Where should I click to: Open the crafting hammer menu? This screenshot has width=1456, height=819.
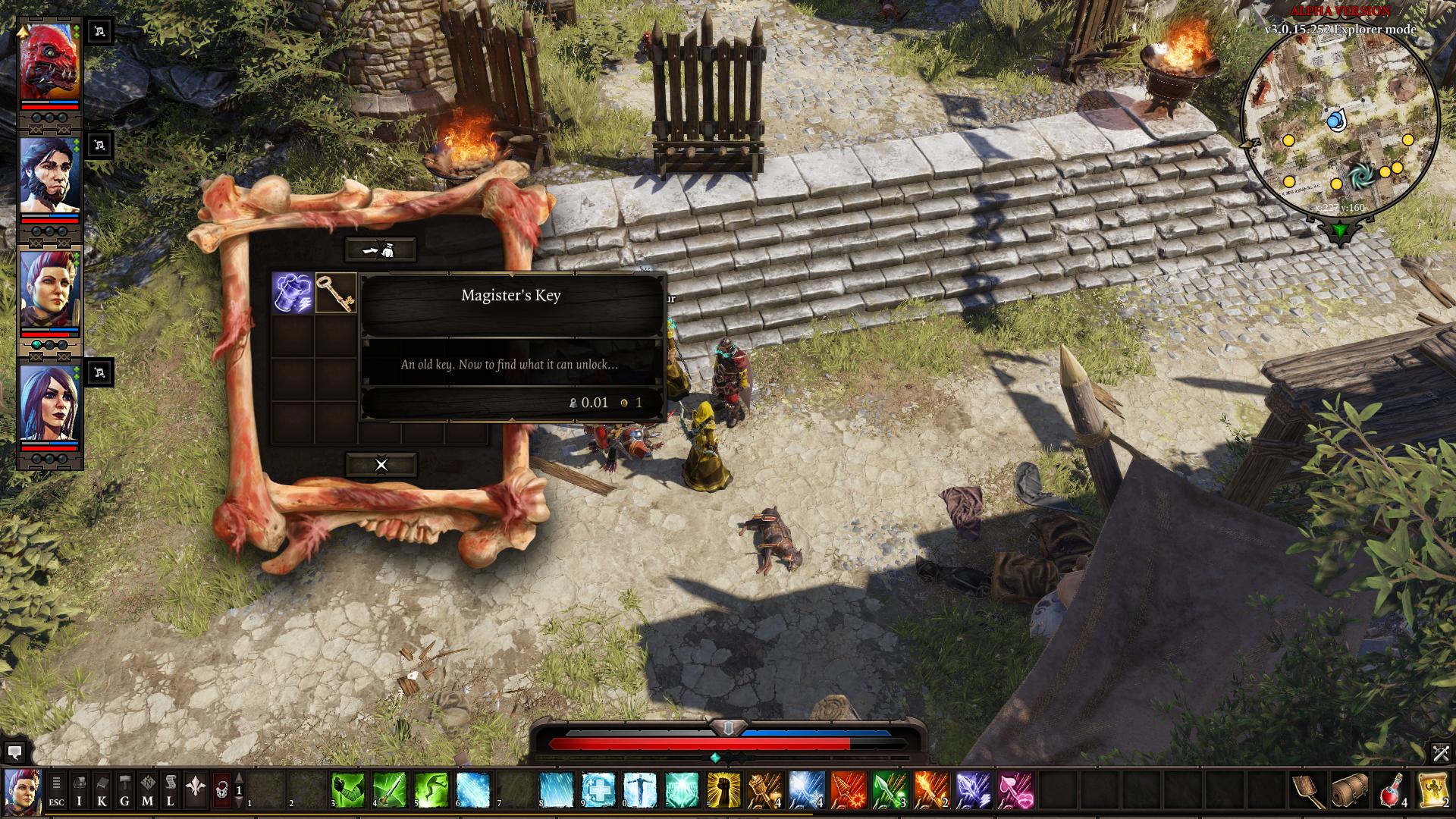pyautogui.click(x=124, y=791)
